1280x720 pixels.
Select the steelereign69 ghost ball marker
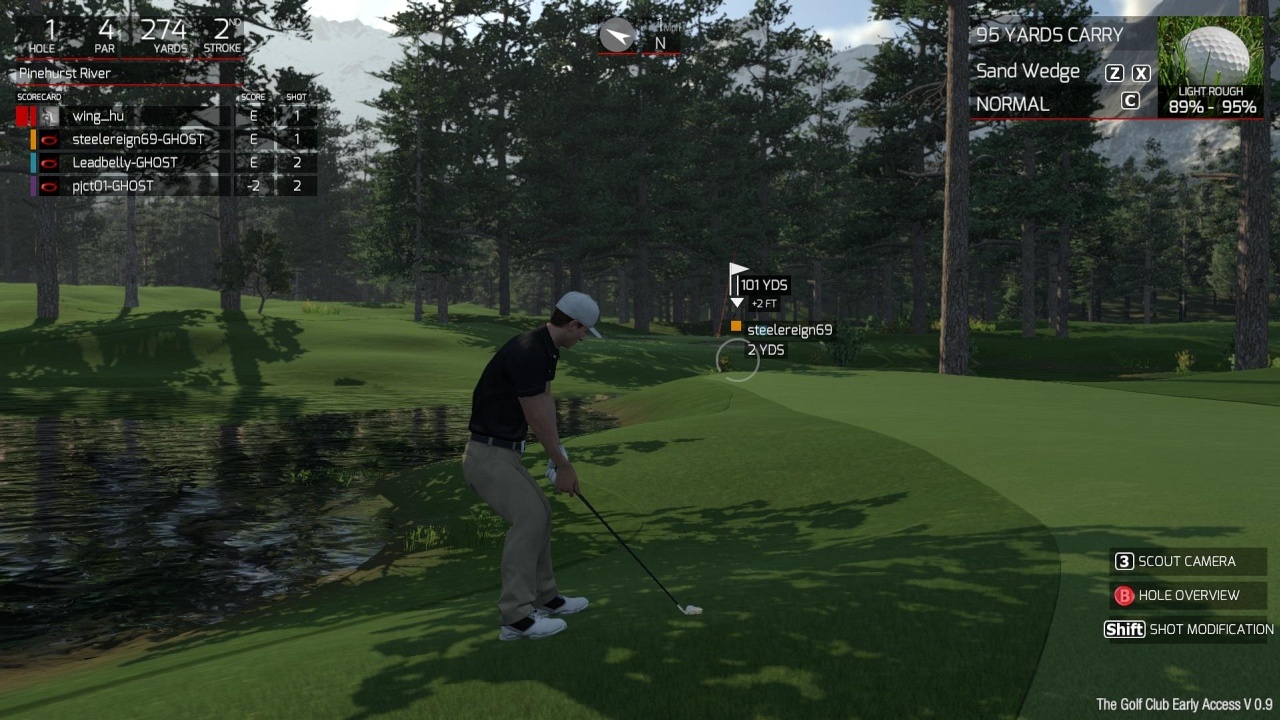coord(736,327)
